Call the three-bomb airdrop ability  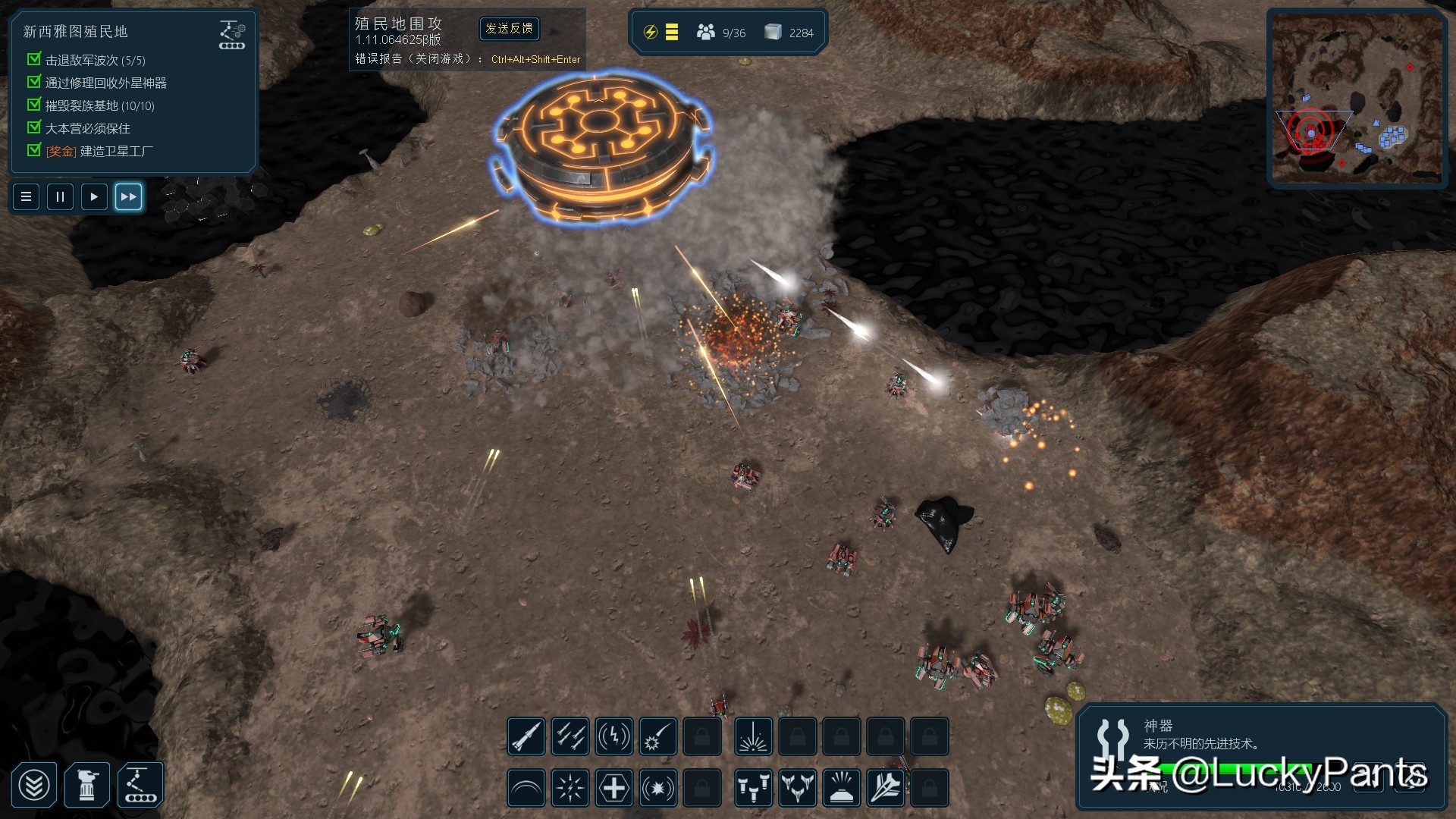pyautogui.click(x=754, y=789)
